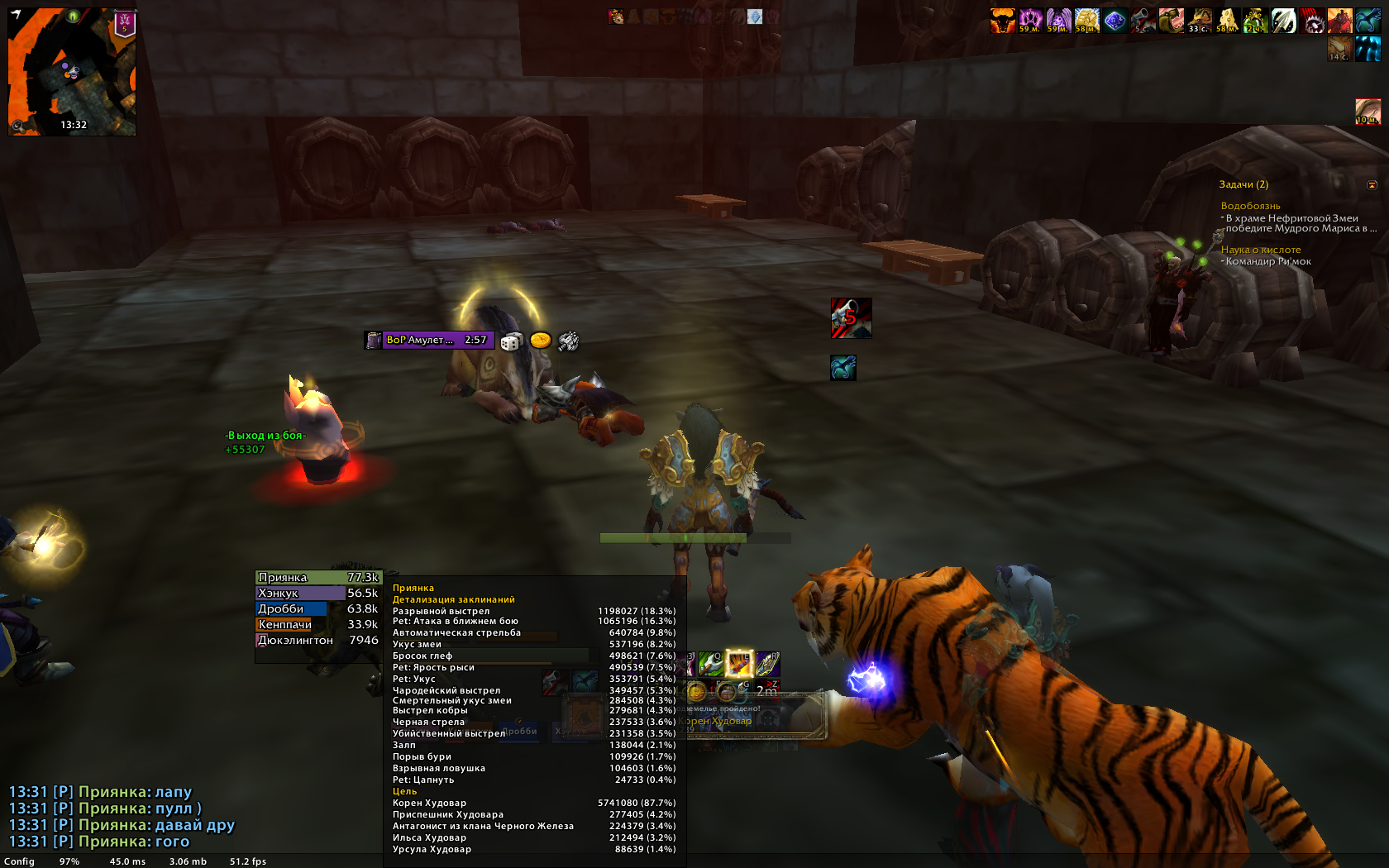Image resolution: width=1389 pixels, height=868 pixels.
Task: Select Кенппачи's damage meter bar
Action: click(317, 625)
